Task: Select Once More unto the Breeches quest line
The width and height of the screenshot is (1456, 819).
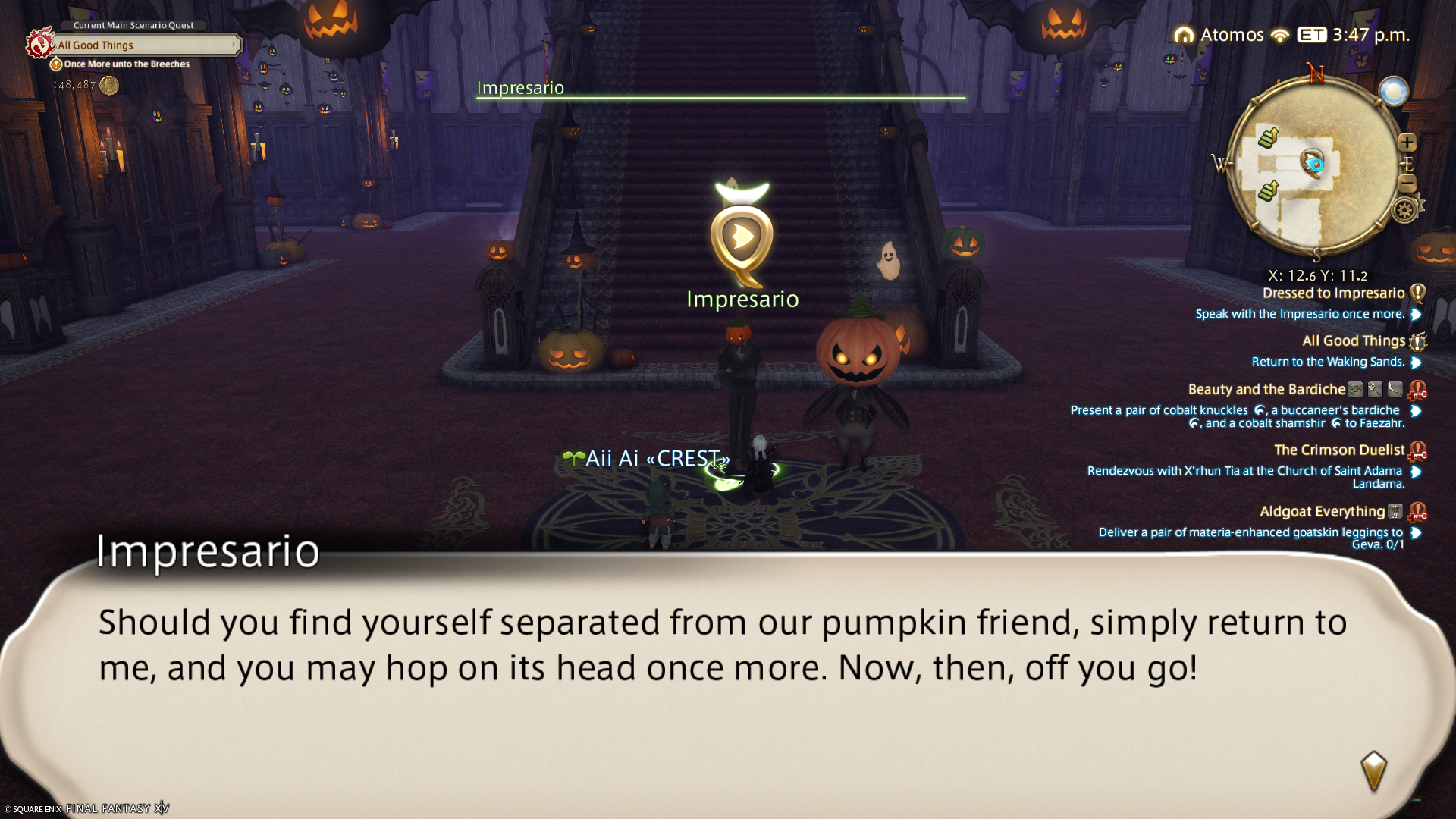Action: point(127,64)
